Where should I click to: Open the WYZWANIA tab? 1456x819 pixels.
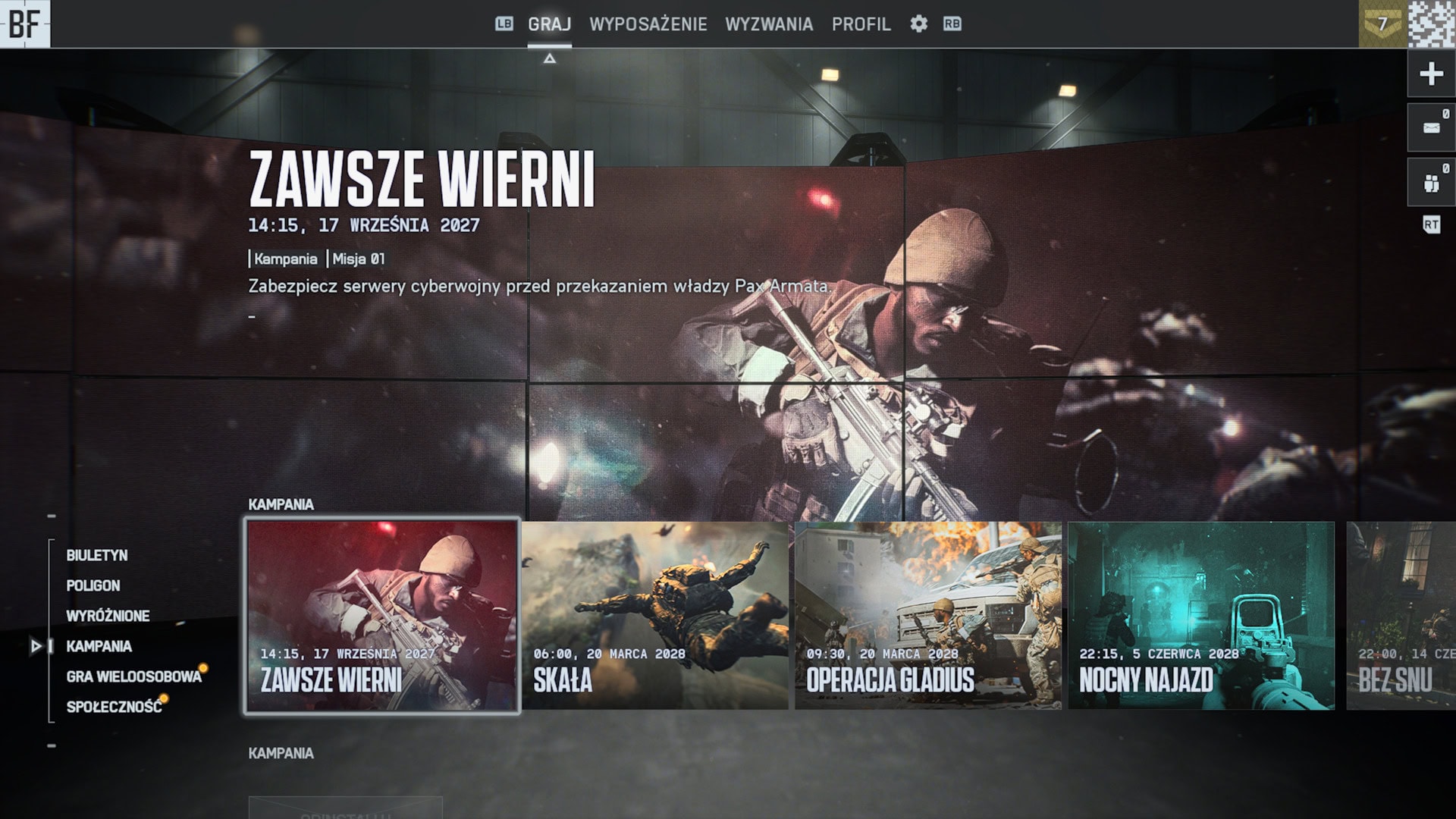click(x=770, y=24)
